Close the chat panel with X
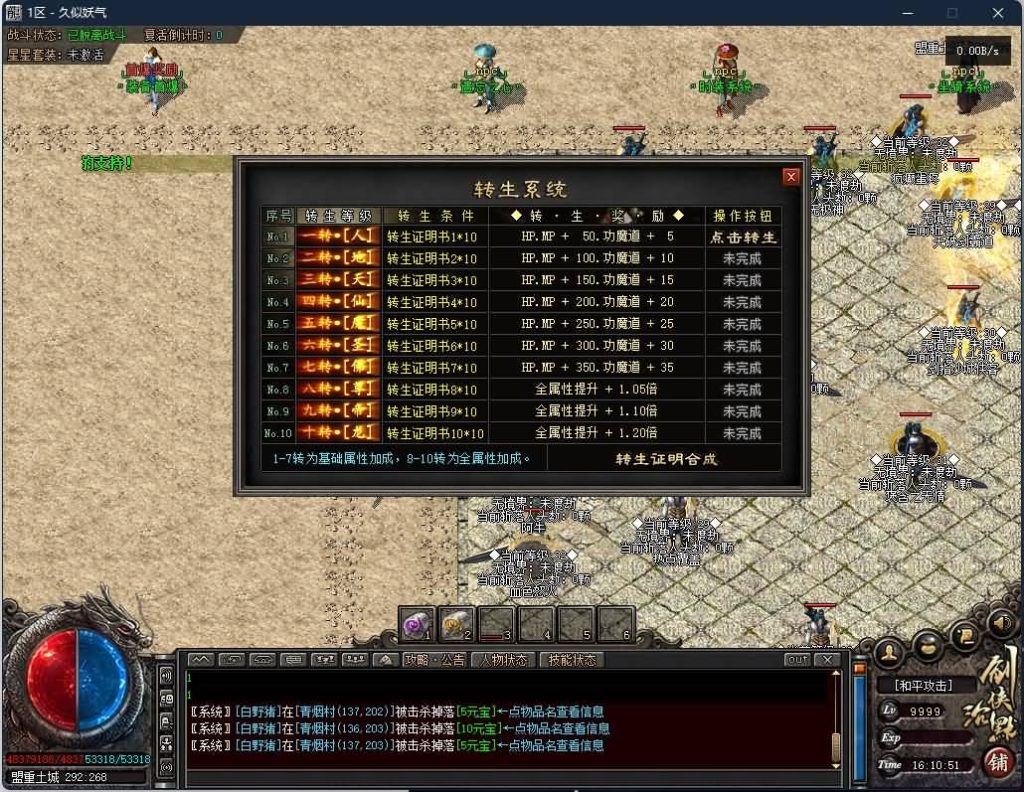This screenshot has width=1024, height=792. (x=826, y=660)
